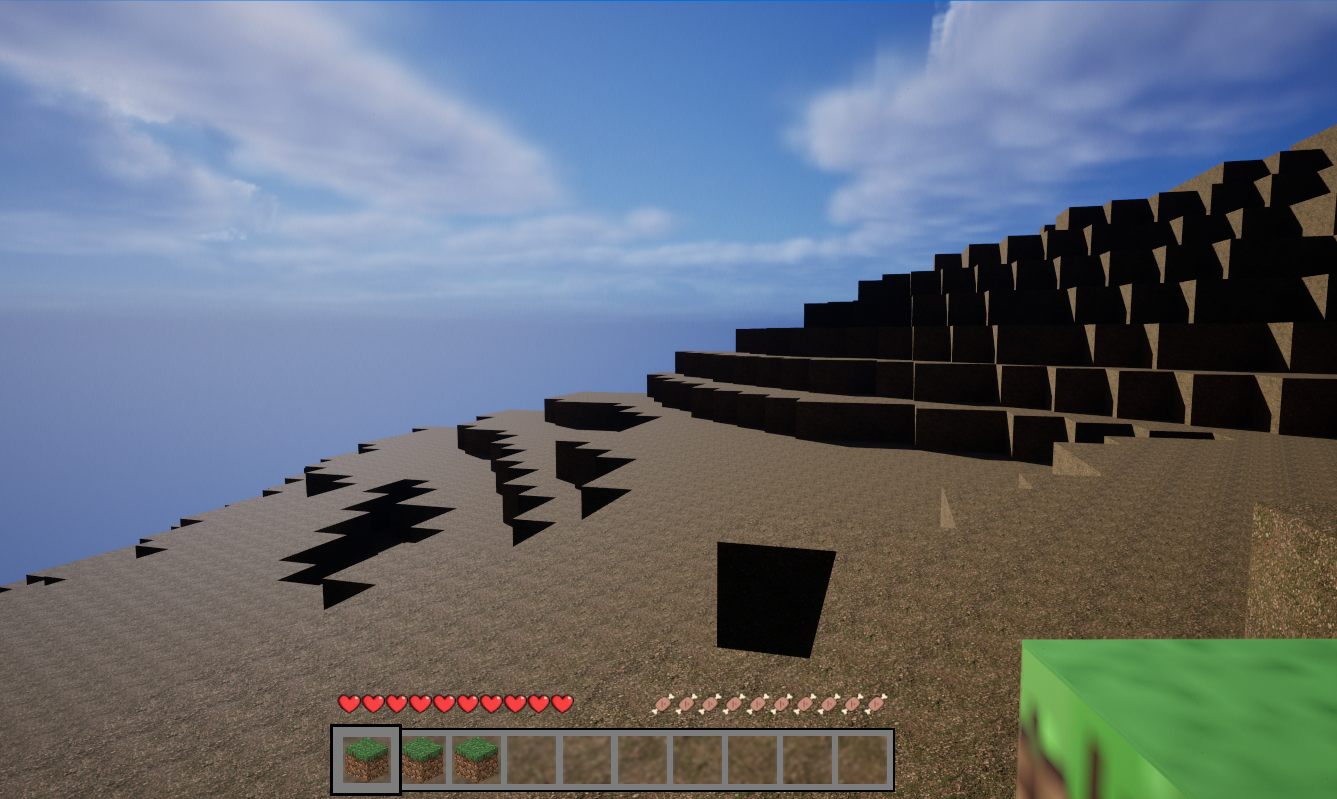Click the fifth drumstick in the hunger bar
Viewport: 1337px width, 799px height.
(757, 705)
